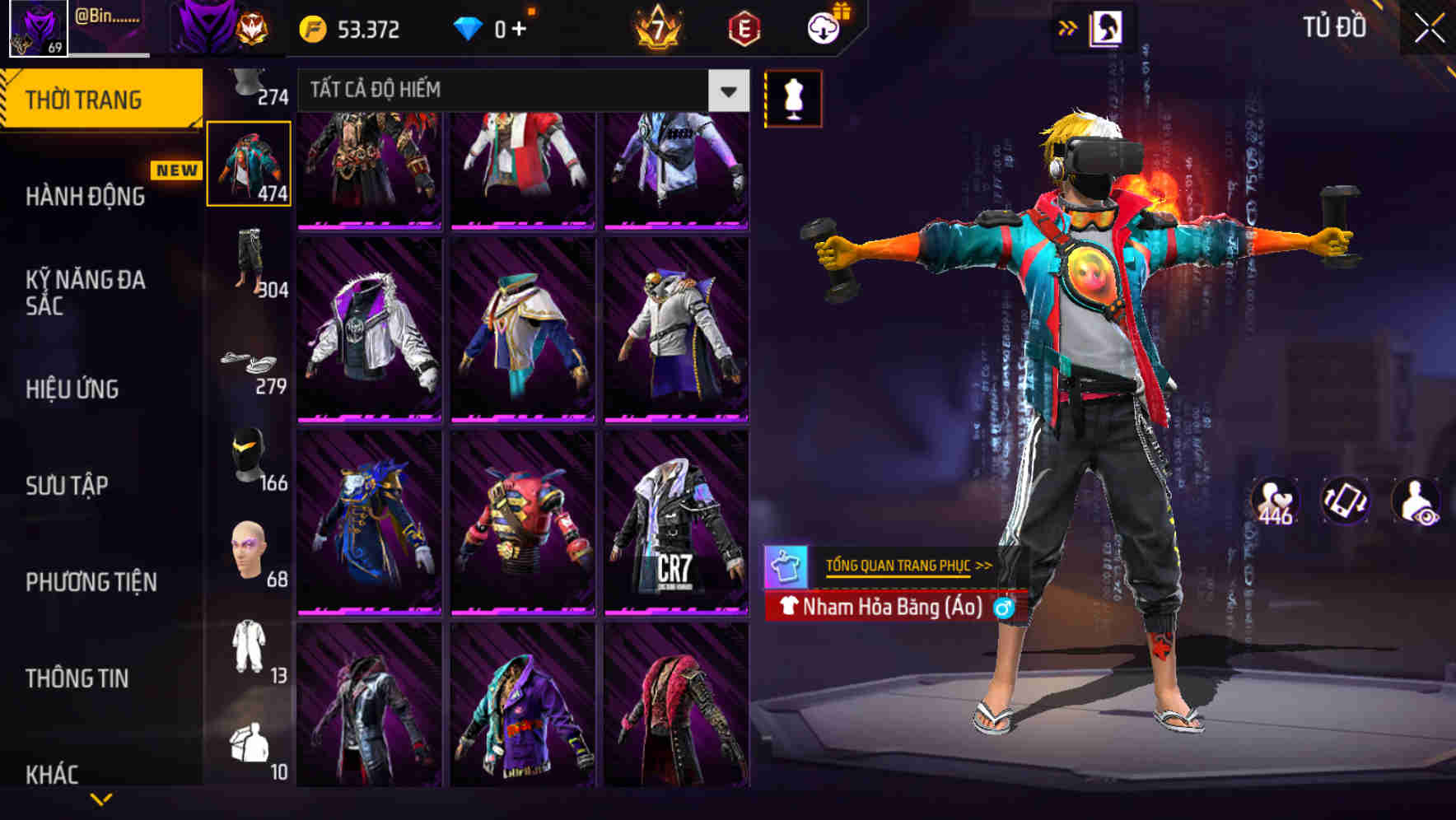
Task: Collapse the panel using the double-arrow button
Action: click(1067, 26)
